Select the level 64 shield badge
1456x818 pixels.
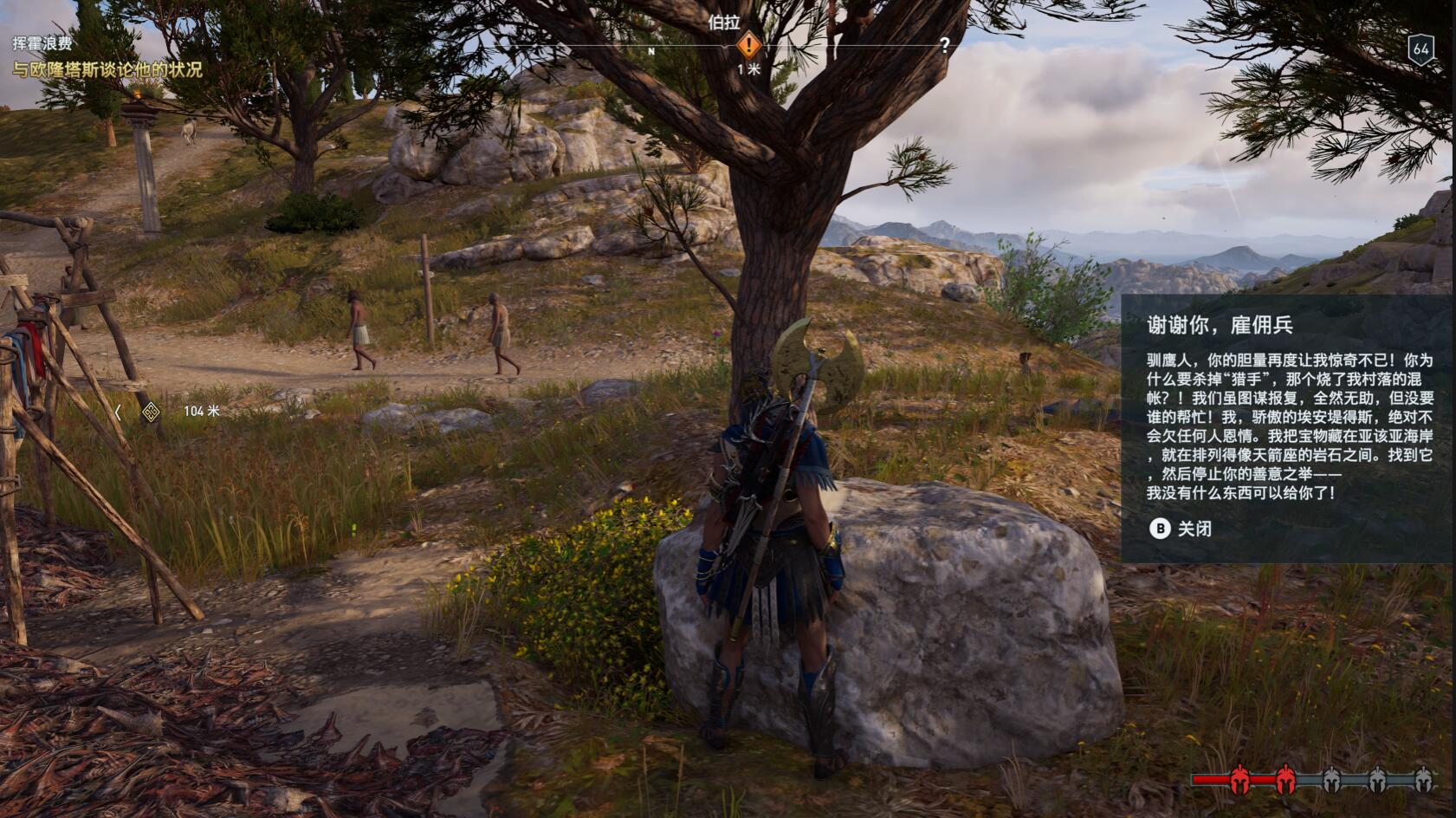point(1420,49)
